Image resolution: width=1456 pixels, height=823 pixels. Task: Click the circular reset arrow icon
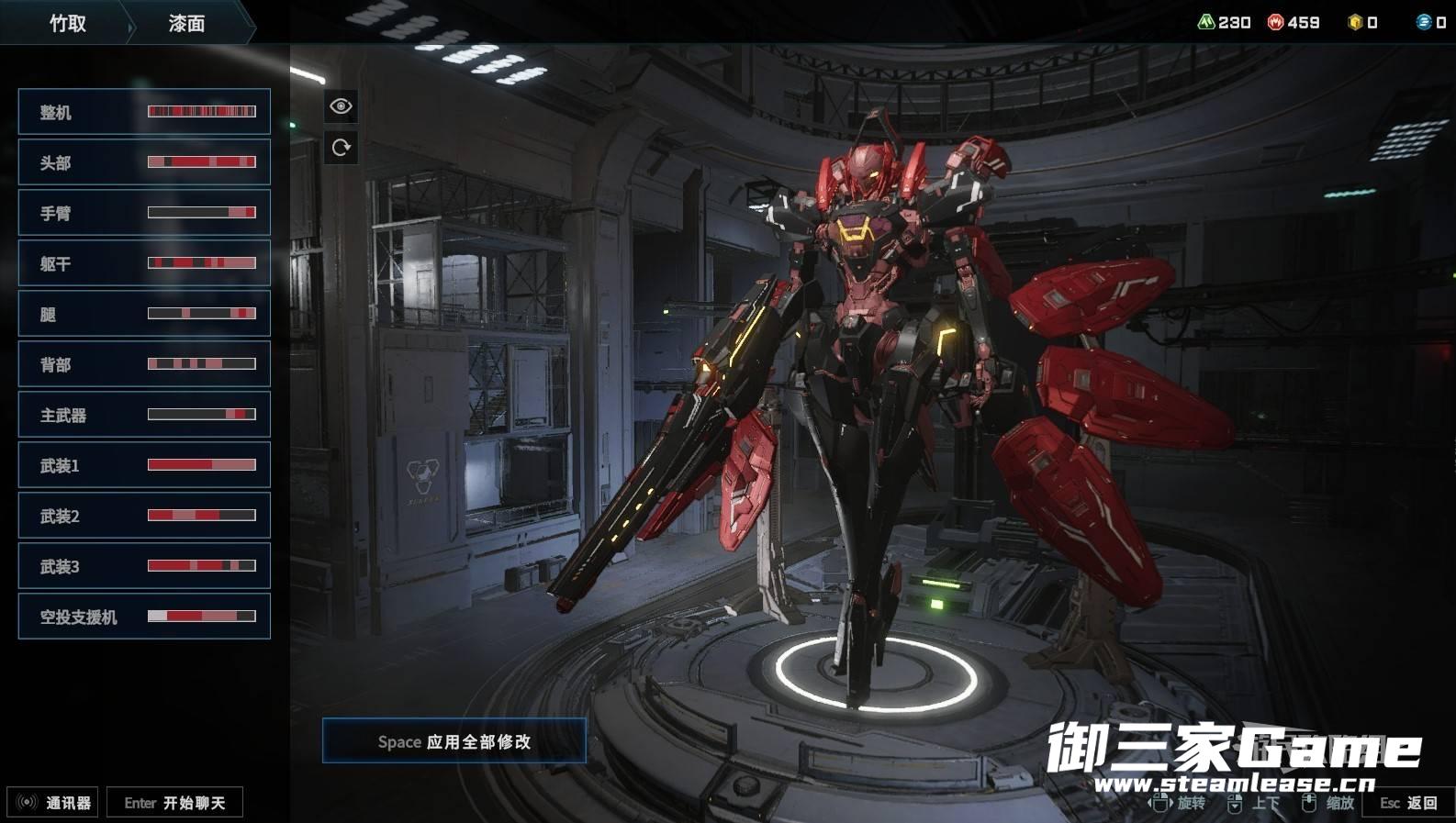pyautogui.click(x=341, y=148)
